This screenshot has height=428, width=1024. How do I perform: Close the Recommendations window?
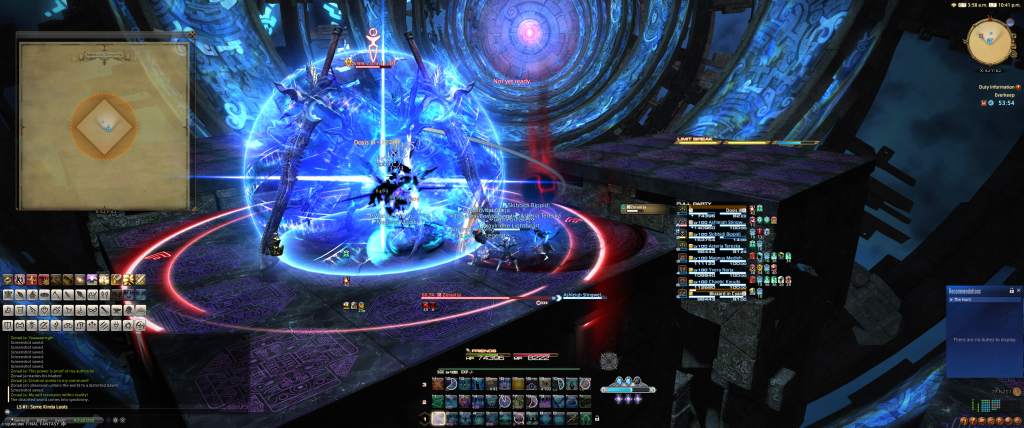point(1018,291)
